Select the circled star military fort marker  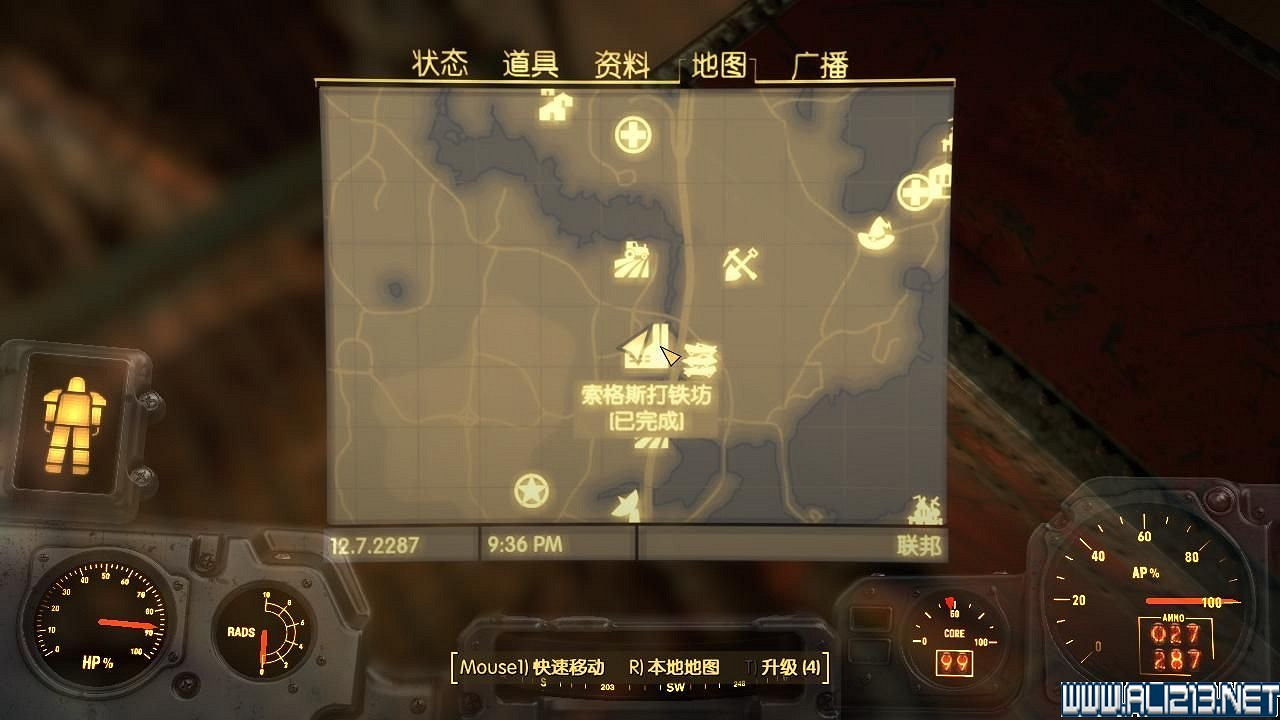pyautogui.click(x=531, y=491)
